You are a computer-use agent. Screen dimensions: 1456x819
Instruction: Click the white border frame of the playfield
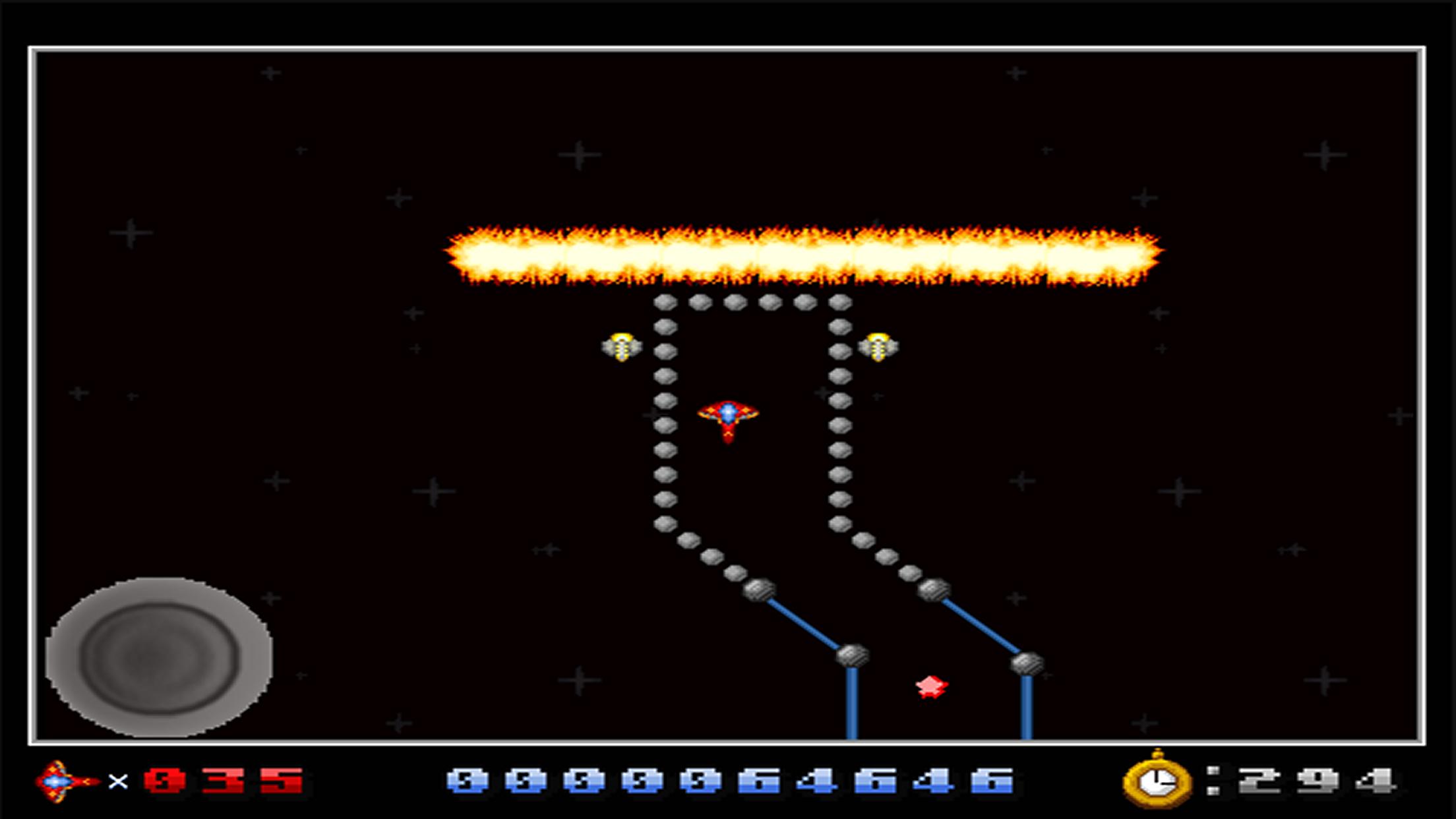(x=725, y=47)
